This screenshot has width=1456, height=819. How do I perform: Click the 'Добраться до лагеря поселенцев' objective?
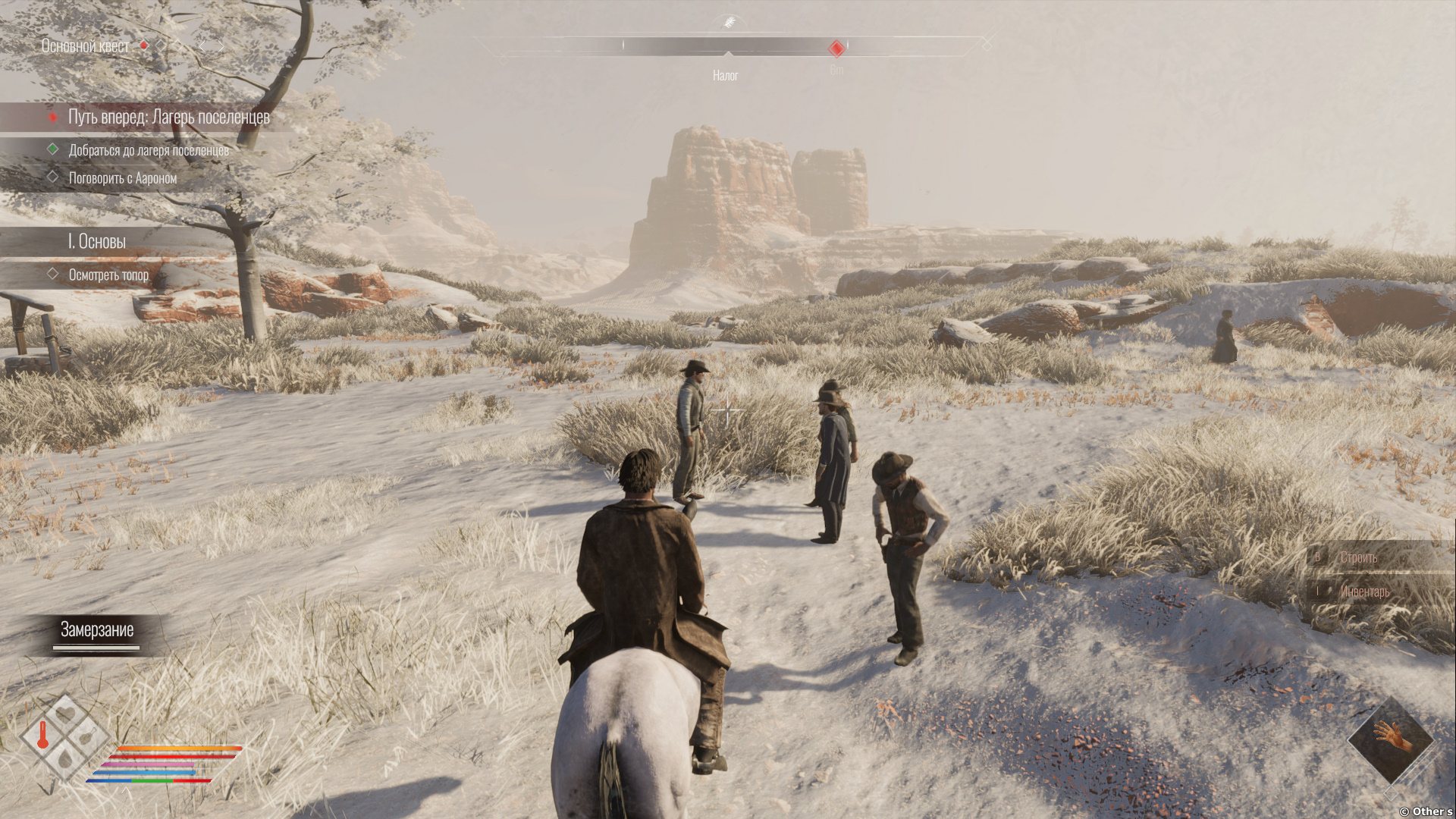pos(149,150)
